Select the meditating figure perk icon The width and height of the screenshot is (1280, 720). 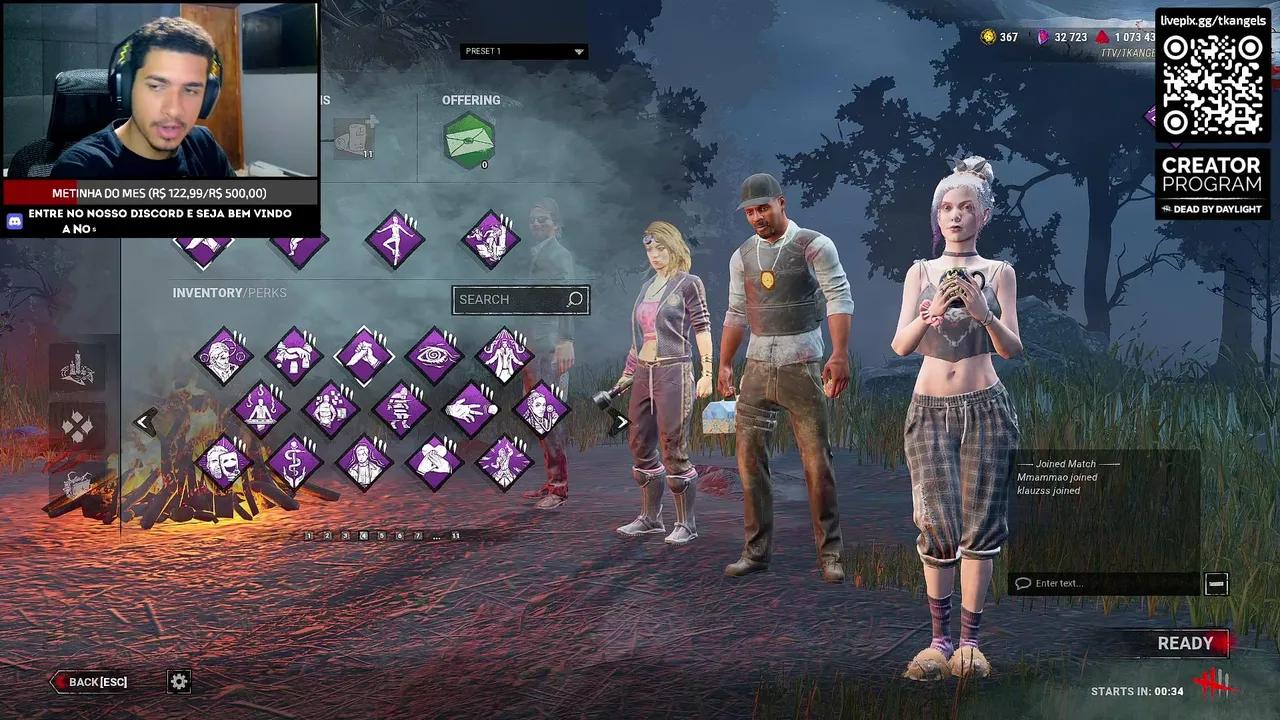261,409
